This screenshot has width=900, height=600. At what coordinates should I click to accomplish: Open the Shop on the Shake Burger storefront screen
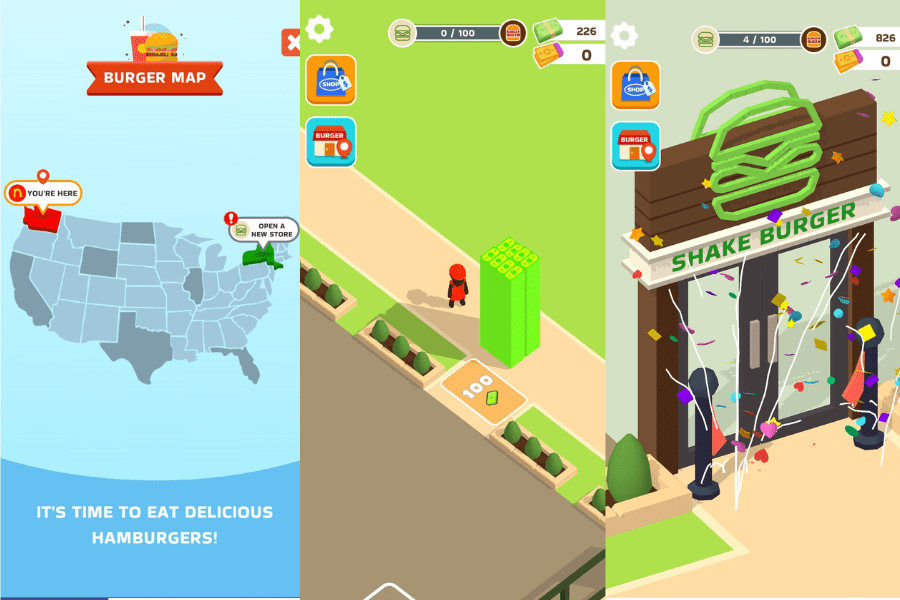(x=635, y=86)
